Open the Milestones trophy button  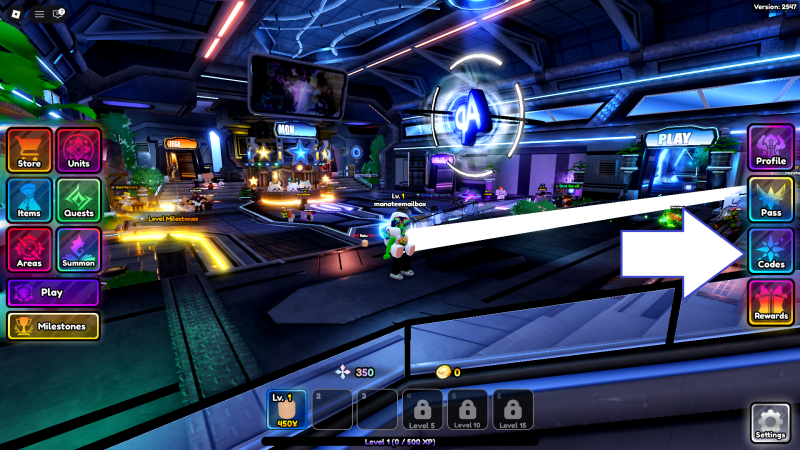[x=53, y=326]
